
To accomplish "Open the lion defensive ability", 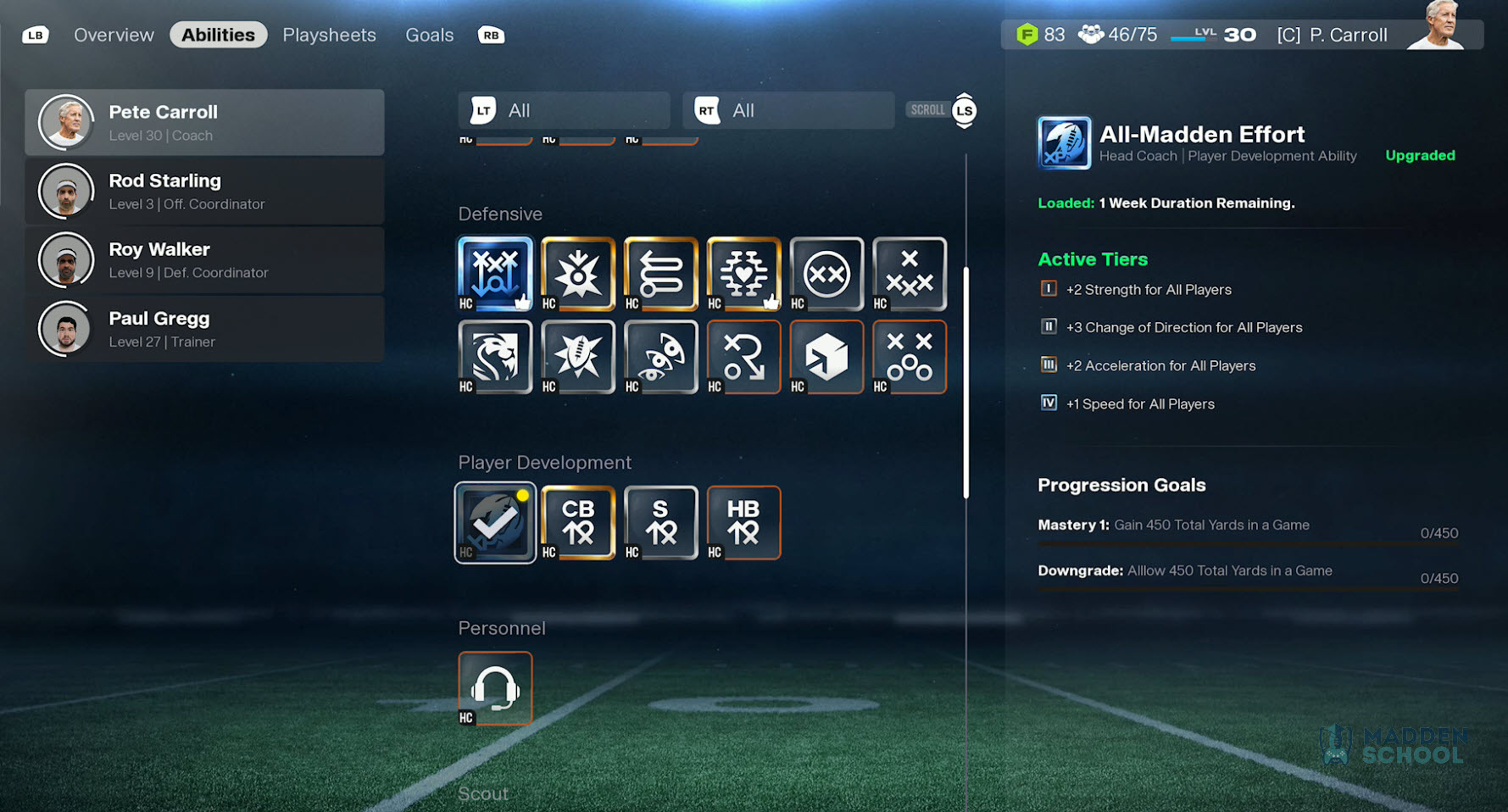I will coord(495,357).
